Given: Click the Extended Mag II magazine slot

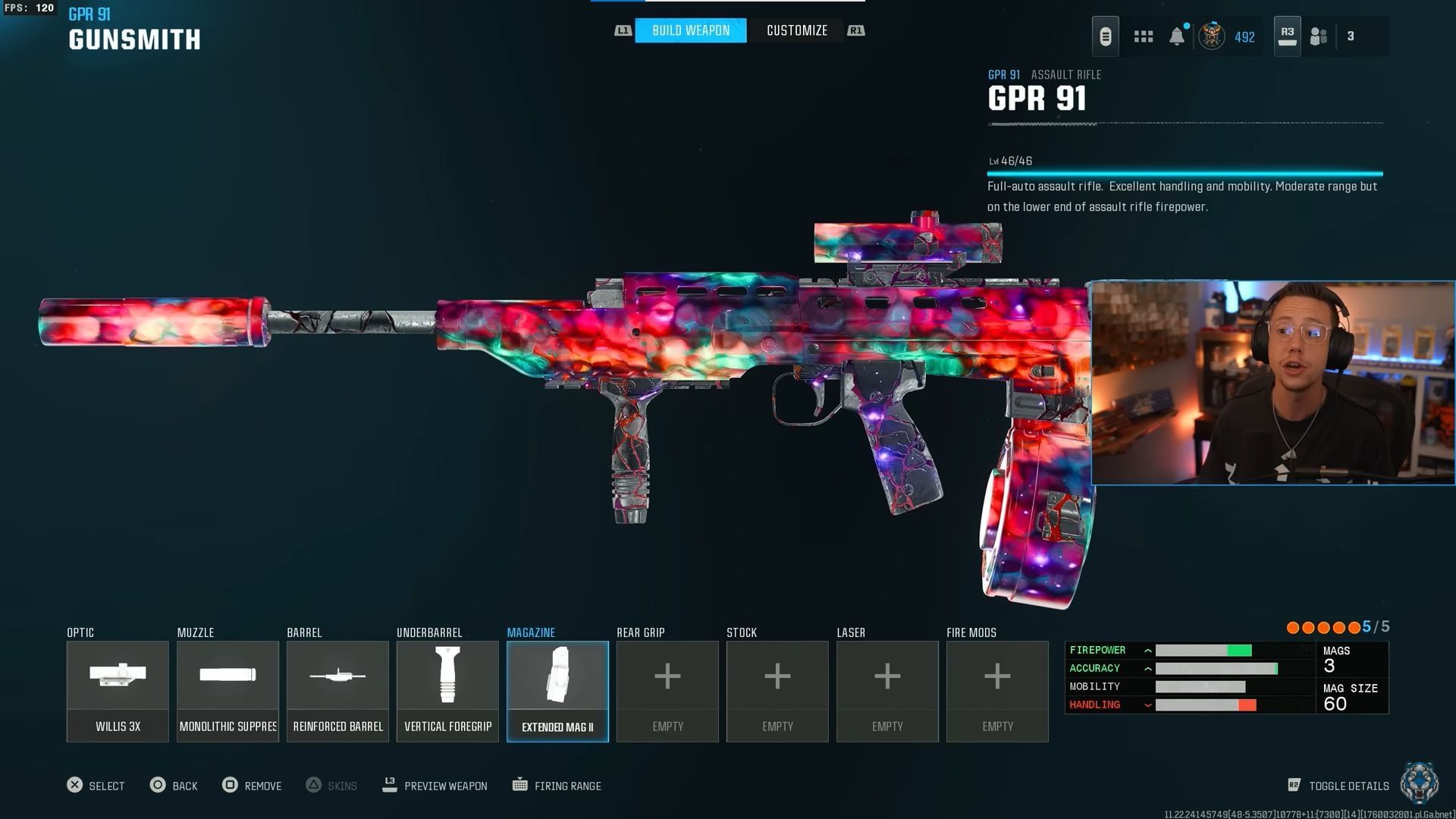Looking at the screenshot, I should (557, 691).
